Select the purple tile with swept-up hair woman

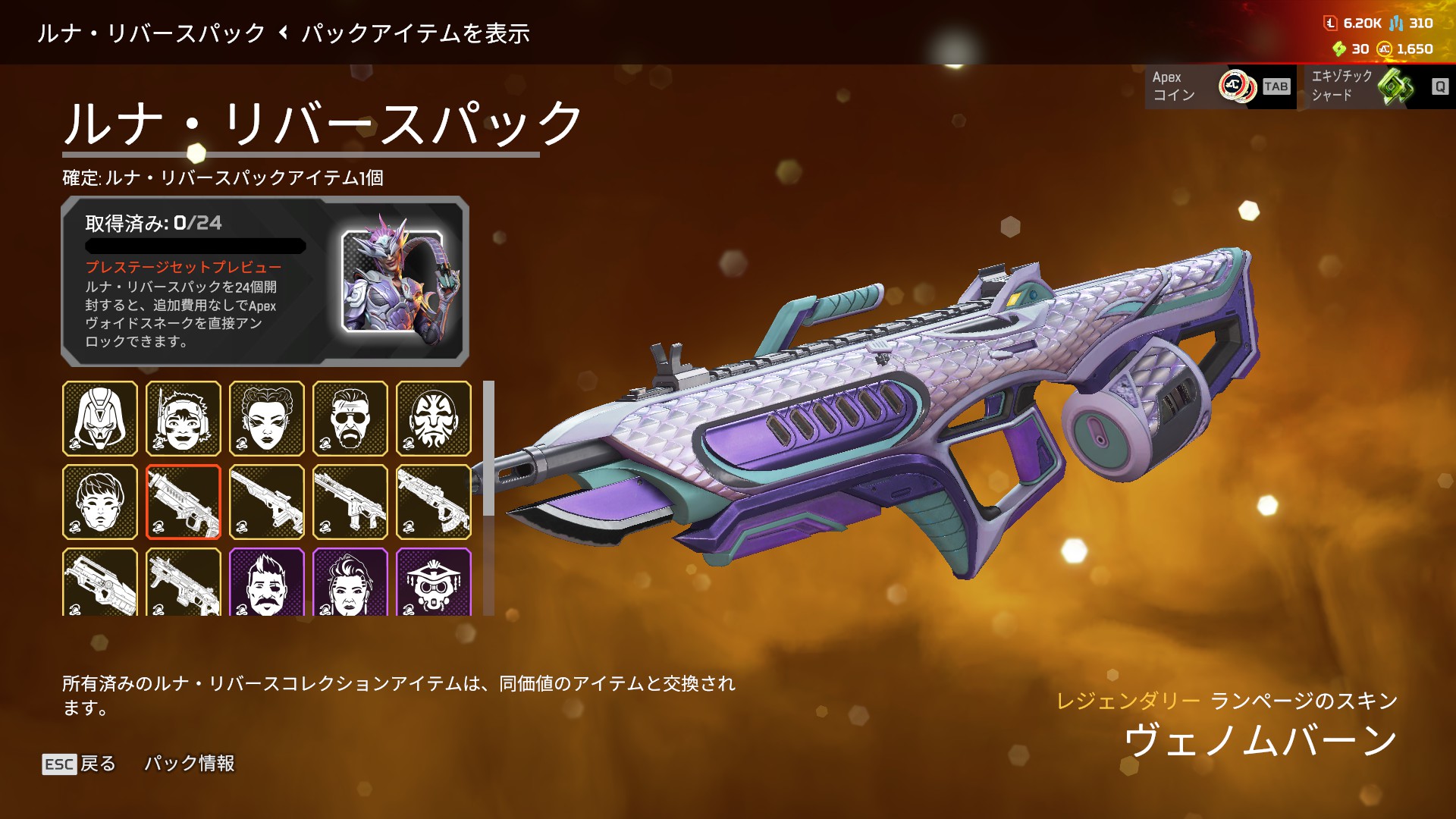[x=350, y=582]
